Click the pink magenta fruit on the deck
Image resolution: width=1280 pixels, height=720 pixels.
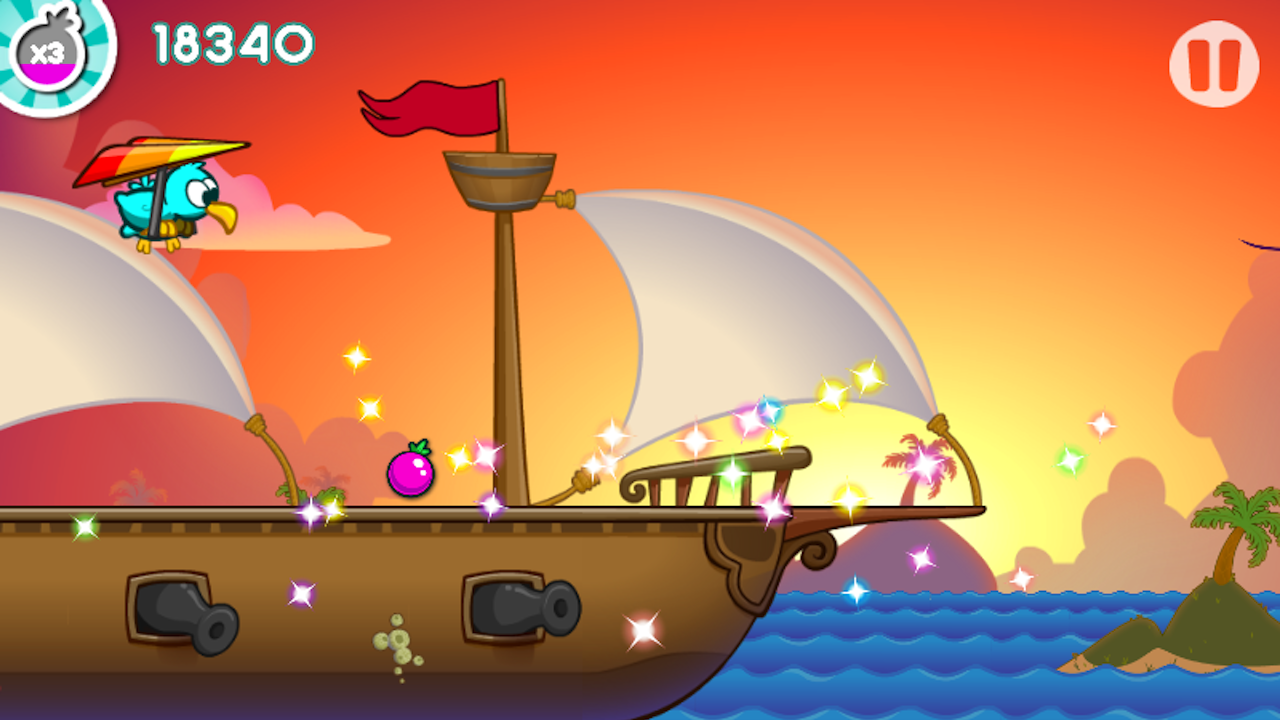[x=411, y=472]
